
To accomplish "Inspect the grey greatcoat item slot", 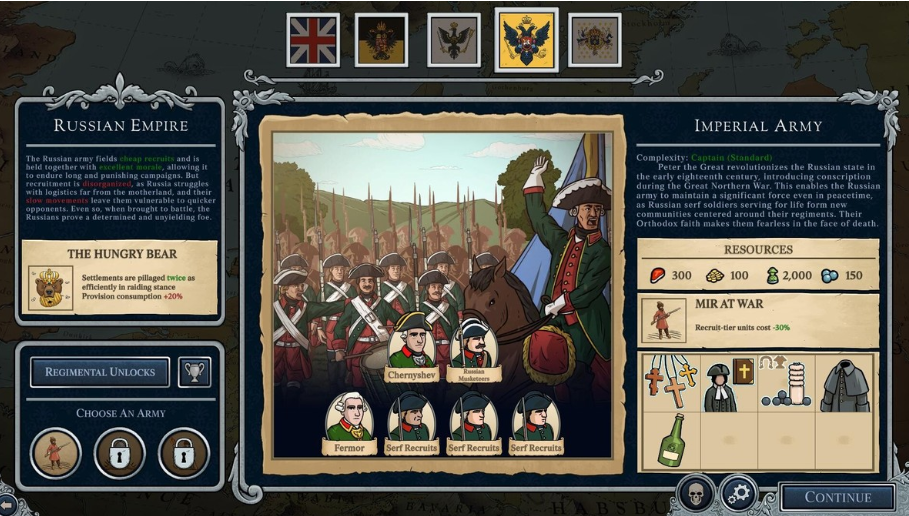I will pos(845,382).
